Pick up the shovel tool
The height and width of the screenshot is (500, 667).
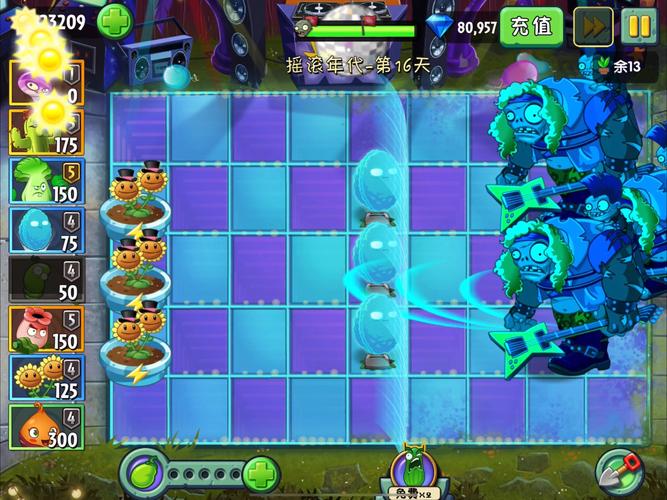(619, 471)
